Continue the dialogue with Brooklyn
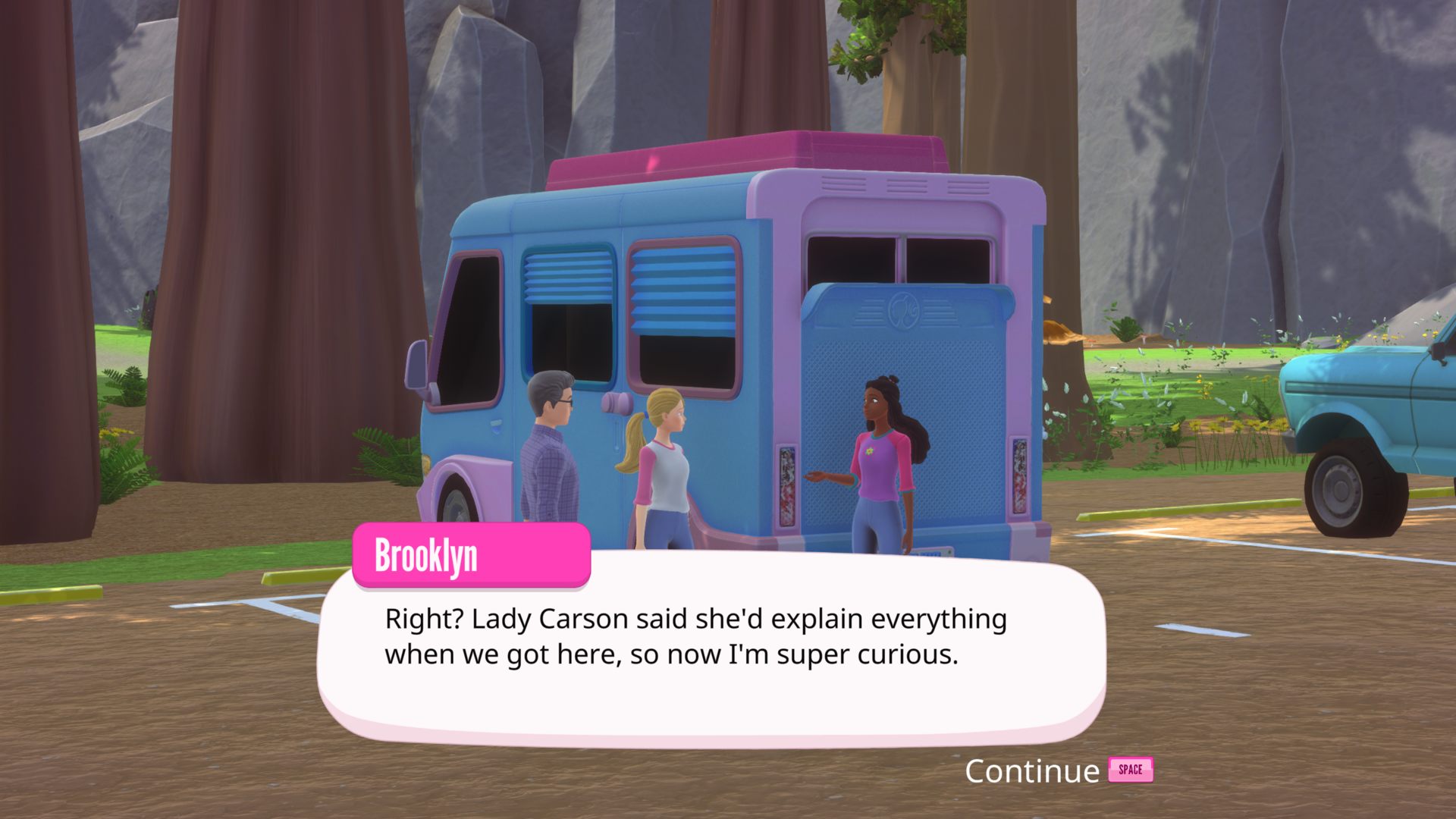This screenshot has width=1456, height=819. [1057, 770]
